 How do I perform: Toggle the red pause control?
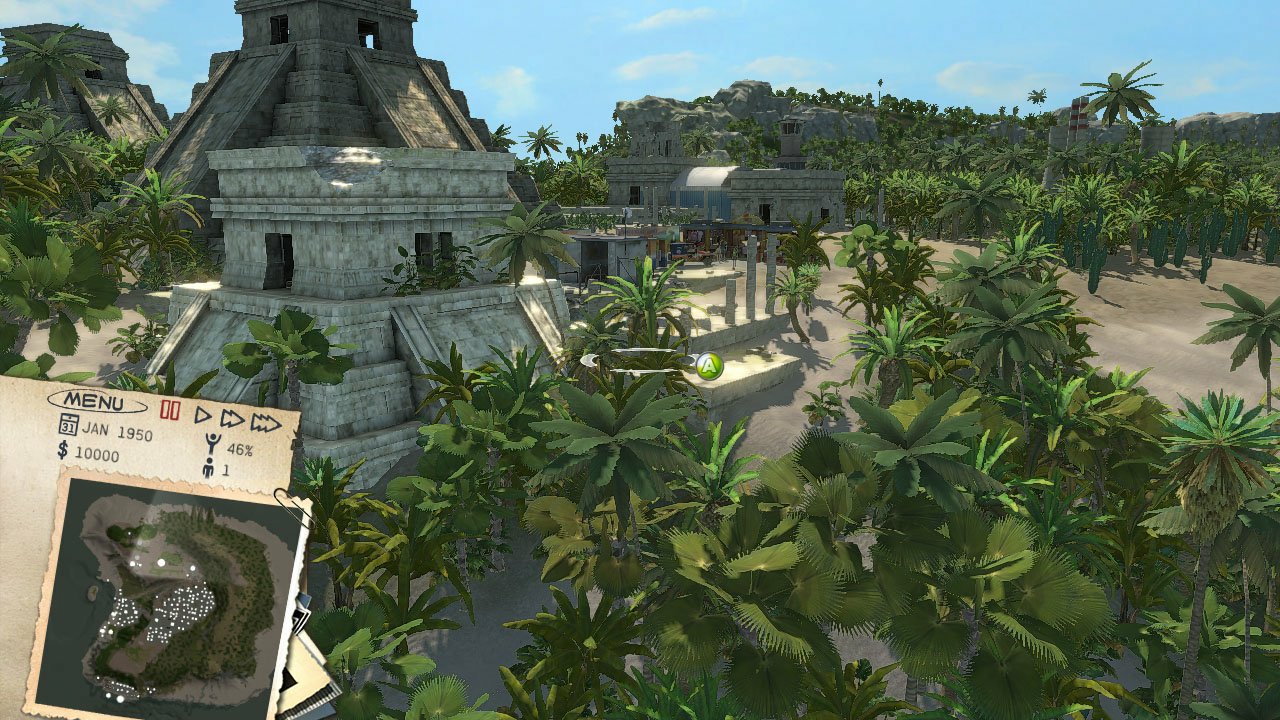coord(170,410)
